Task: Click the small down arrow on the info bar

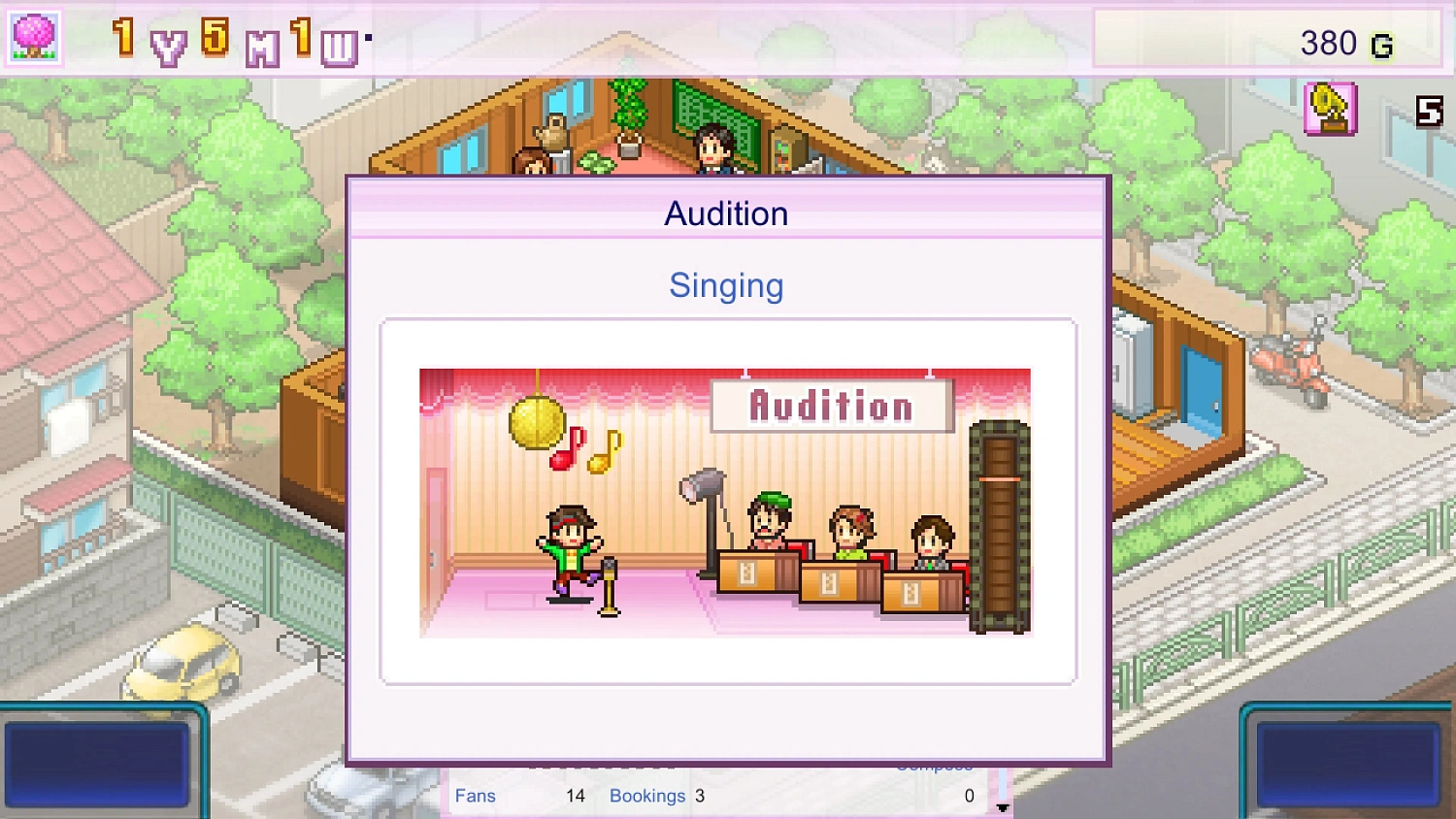Action: tap(1003, 806)
